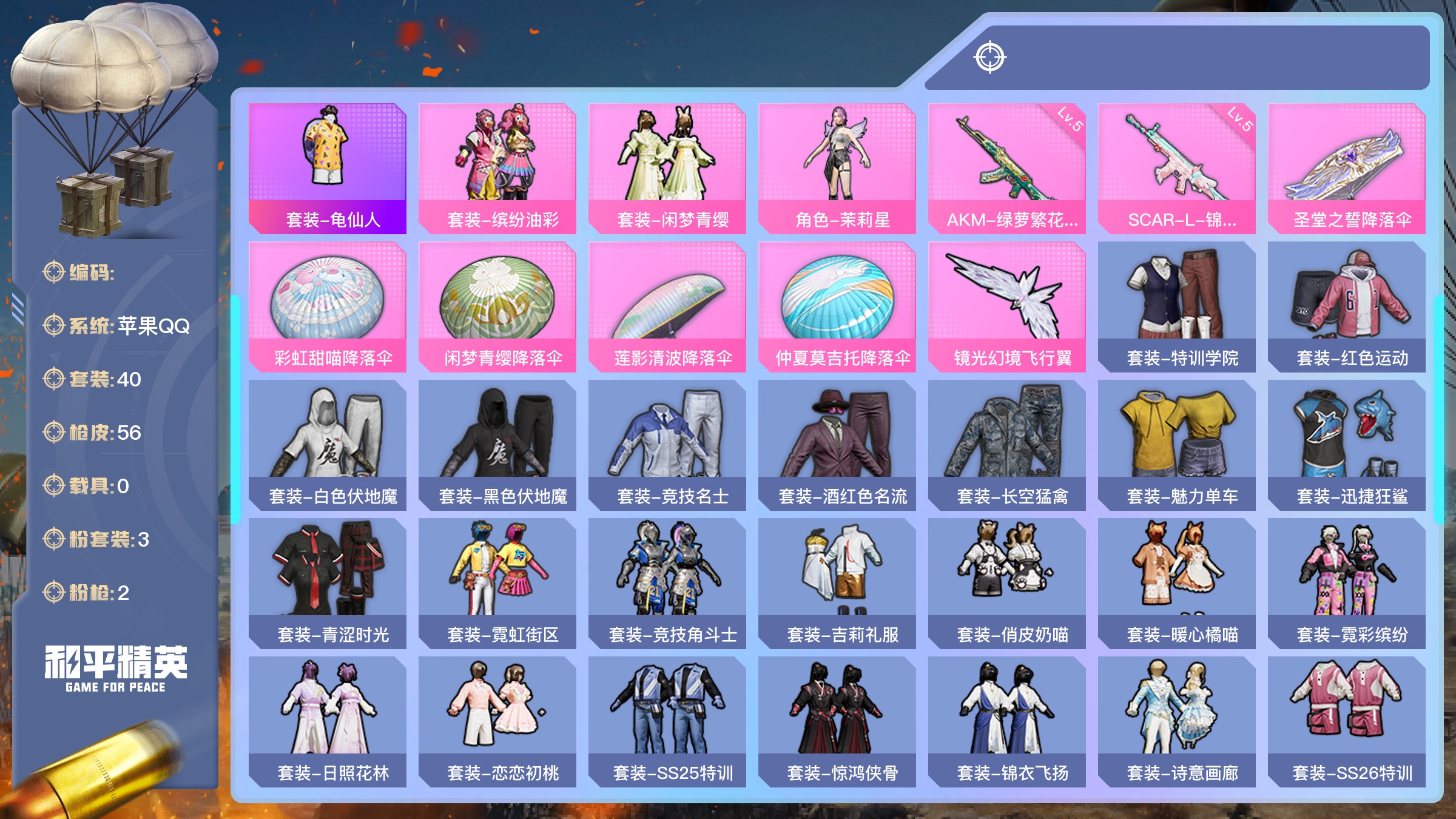The width and height of the screenshot is (1456, 819).
Task: Choose the 套装-酒红色名流 suit
Action: [837, 445]
